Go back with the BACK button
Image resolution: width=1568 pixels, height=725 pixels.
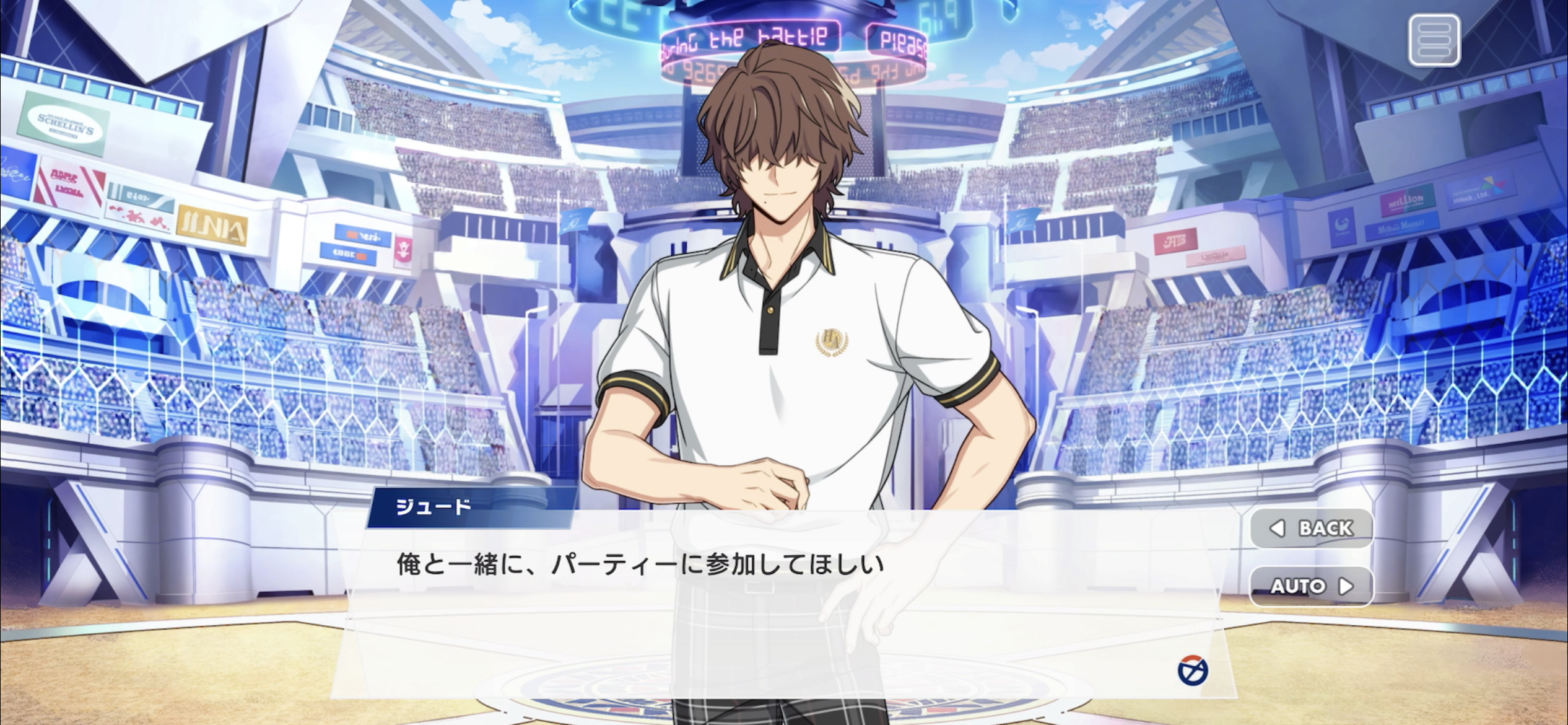[x=1312, y=528]
